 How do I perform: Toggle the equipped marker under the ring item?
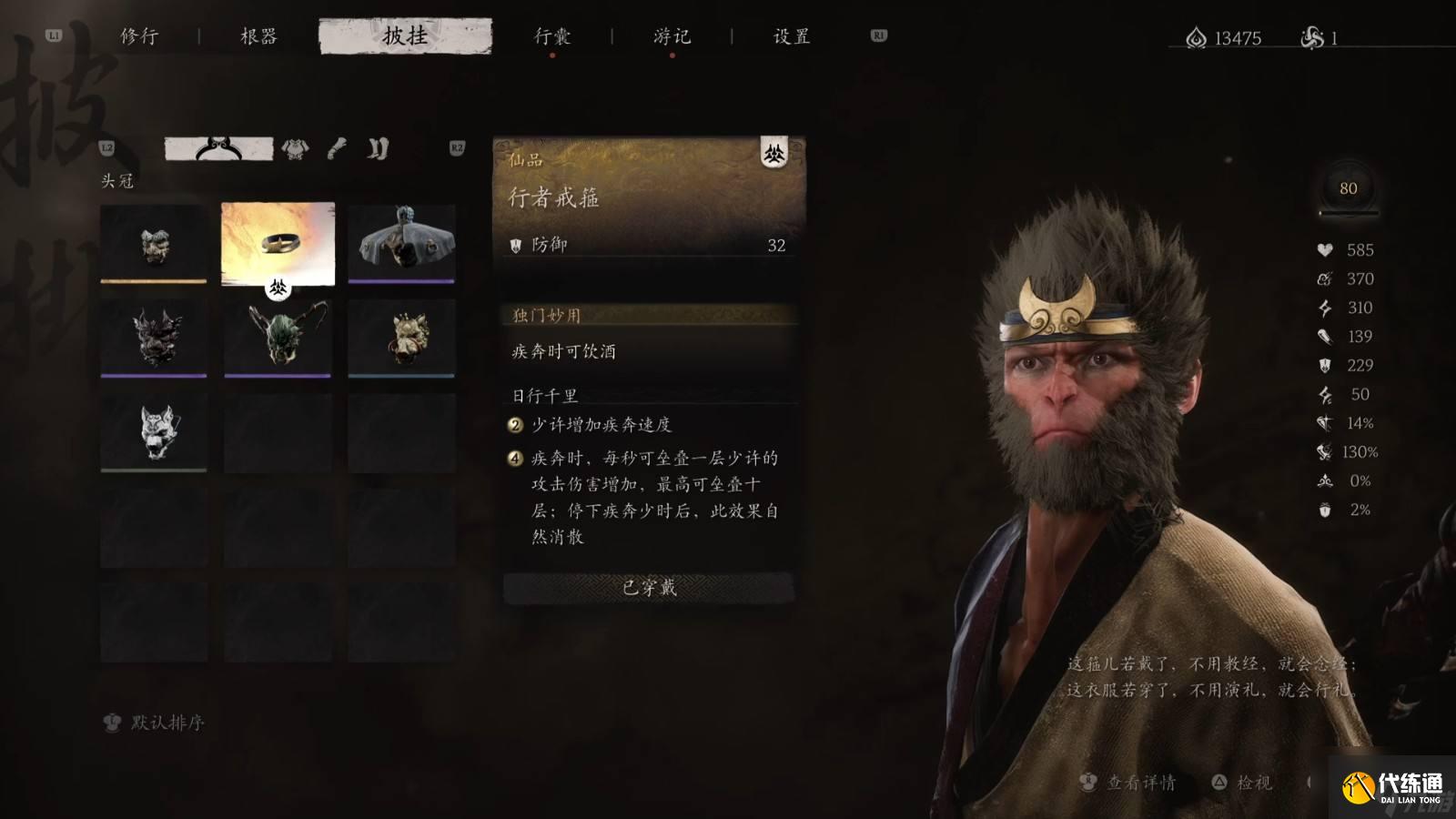coord(278,288)
